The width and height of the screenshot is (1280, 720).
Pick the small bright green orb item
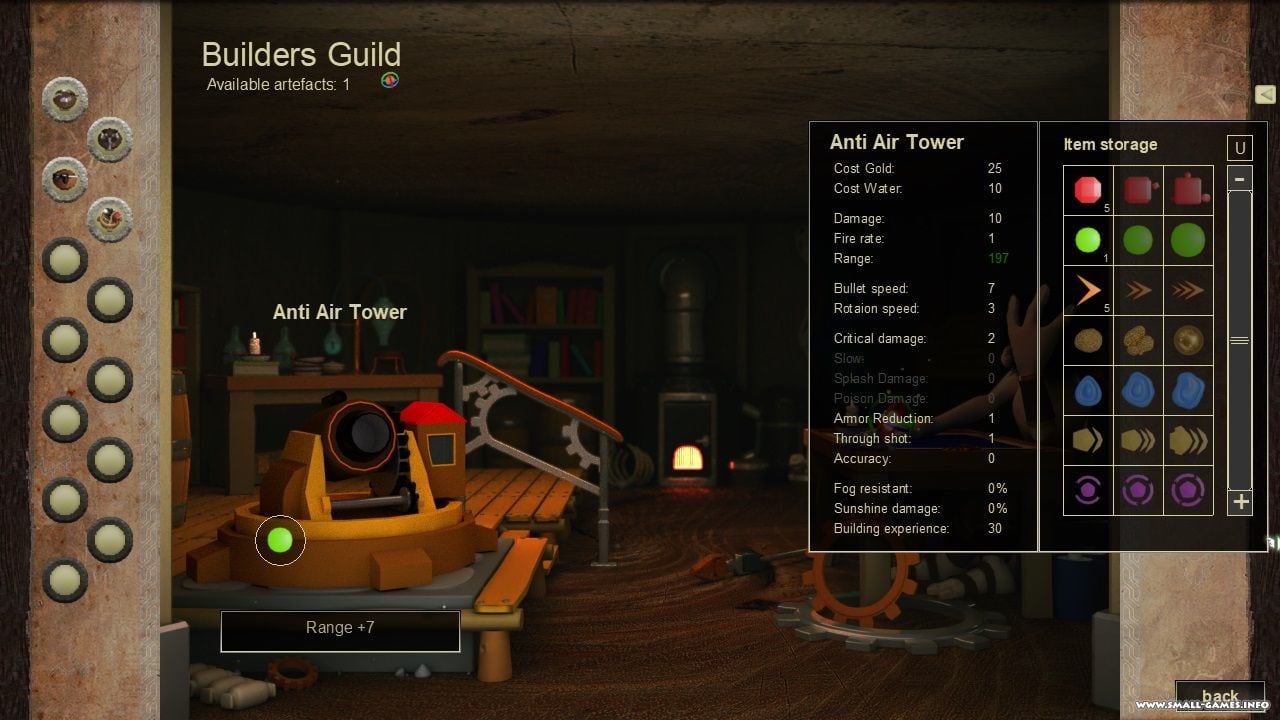1087,240
